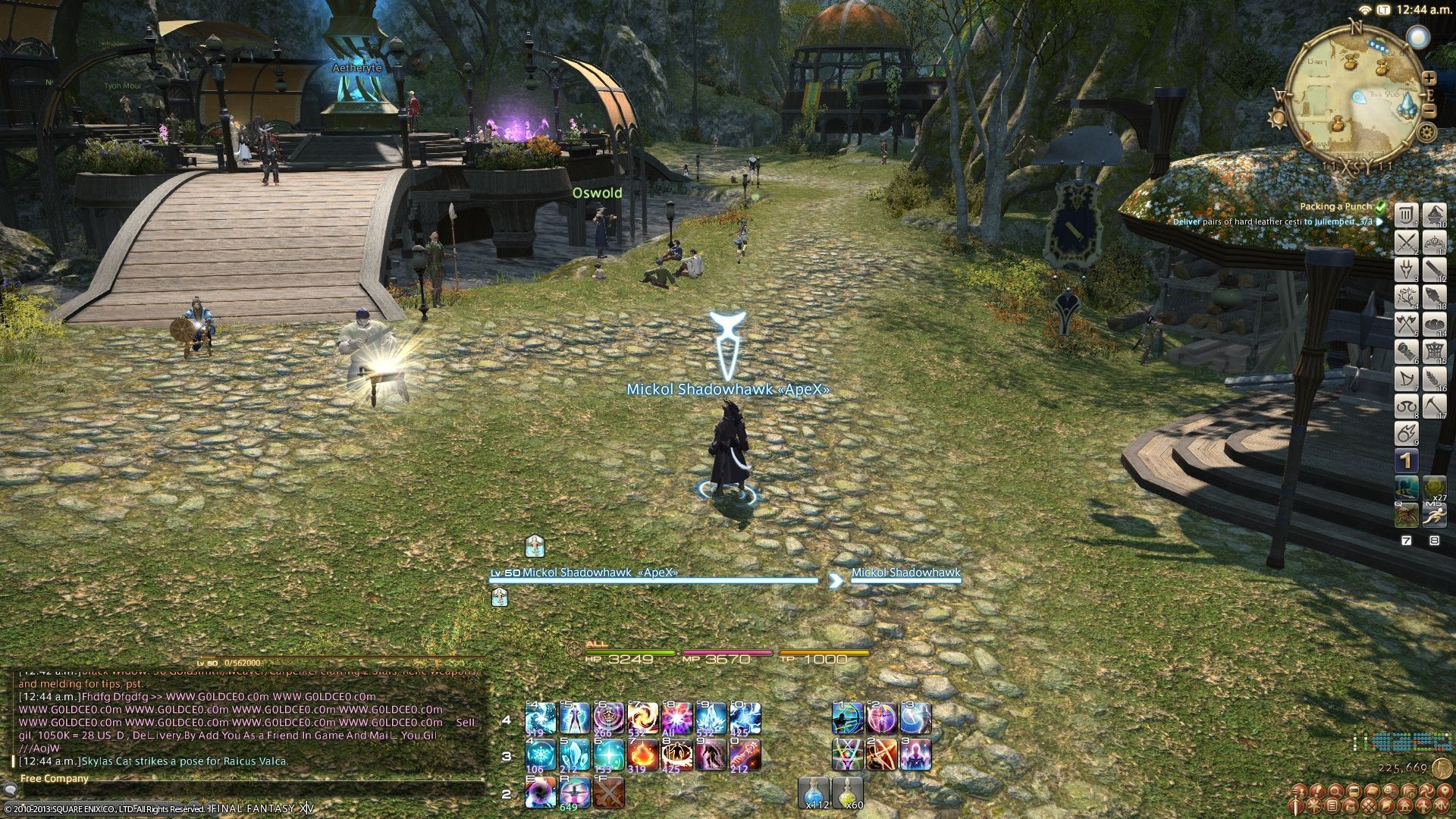The height and width of the screenshot is (819, 1456).
Task: Activate the archer with bow ability icon
Action: (848, 718)
